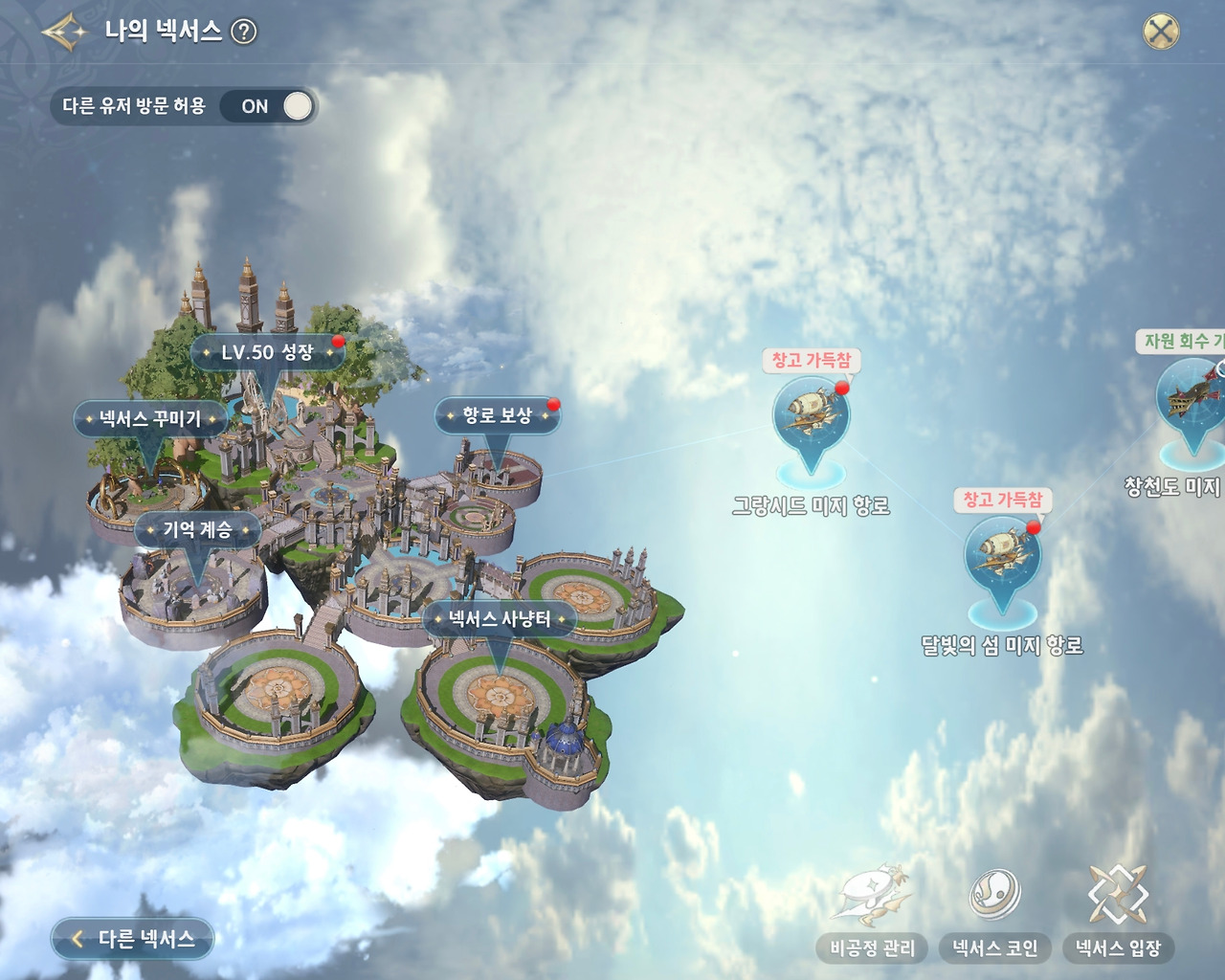Screen dimensions: 1225x980
Task: Close the 나의 넥서스 screen
Action: click(1163, 30)
